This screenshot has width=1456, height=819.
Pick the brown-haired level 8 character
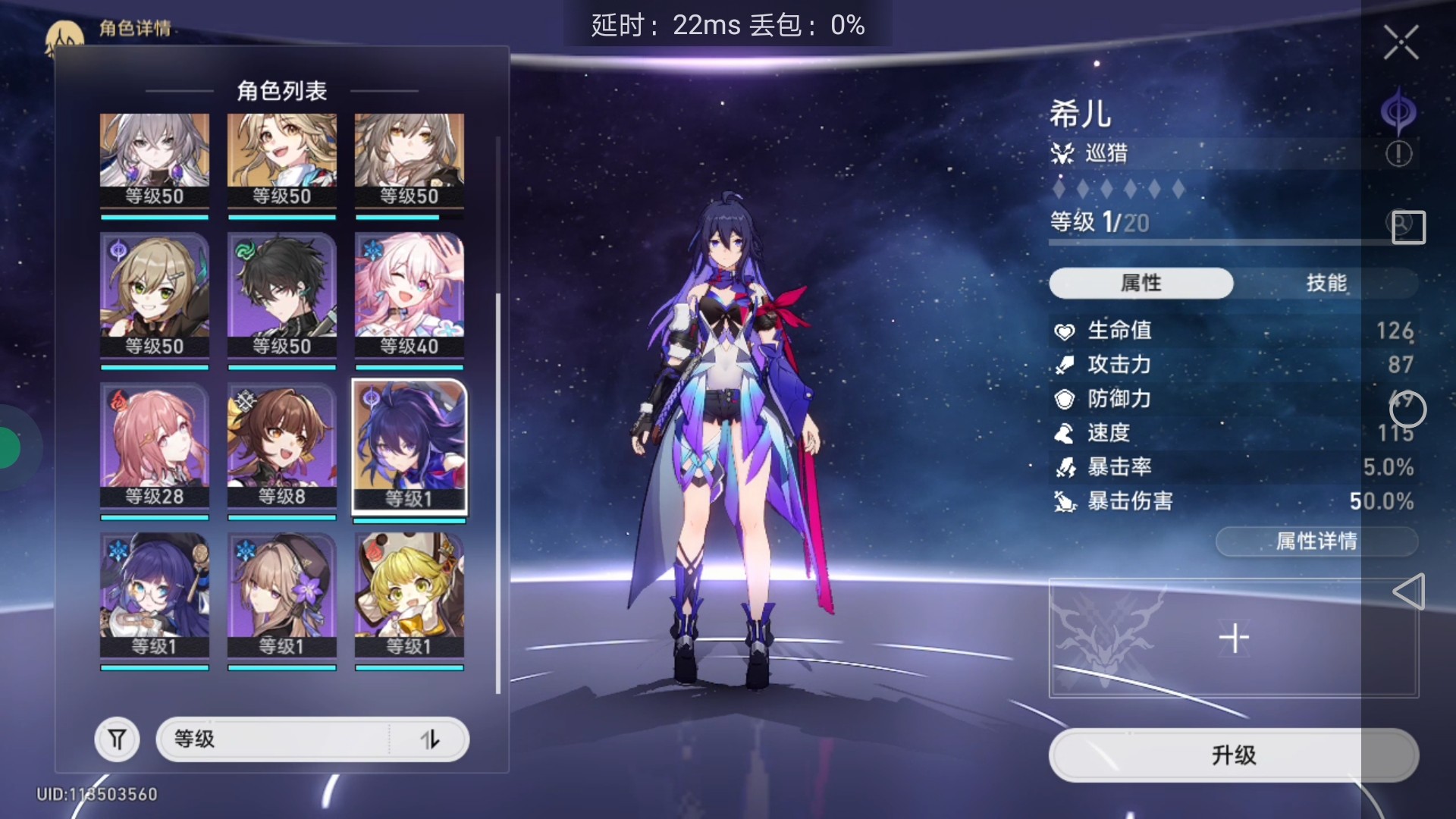281,446
